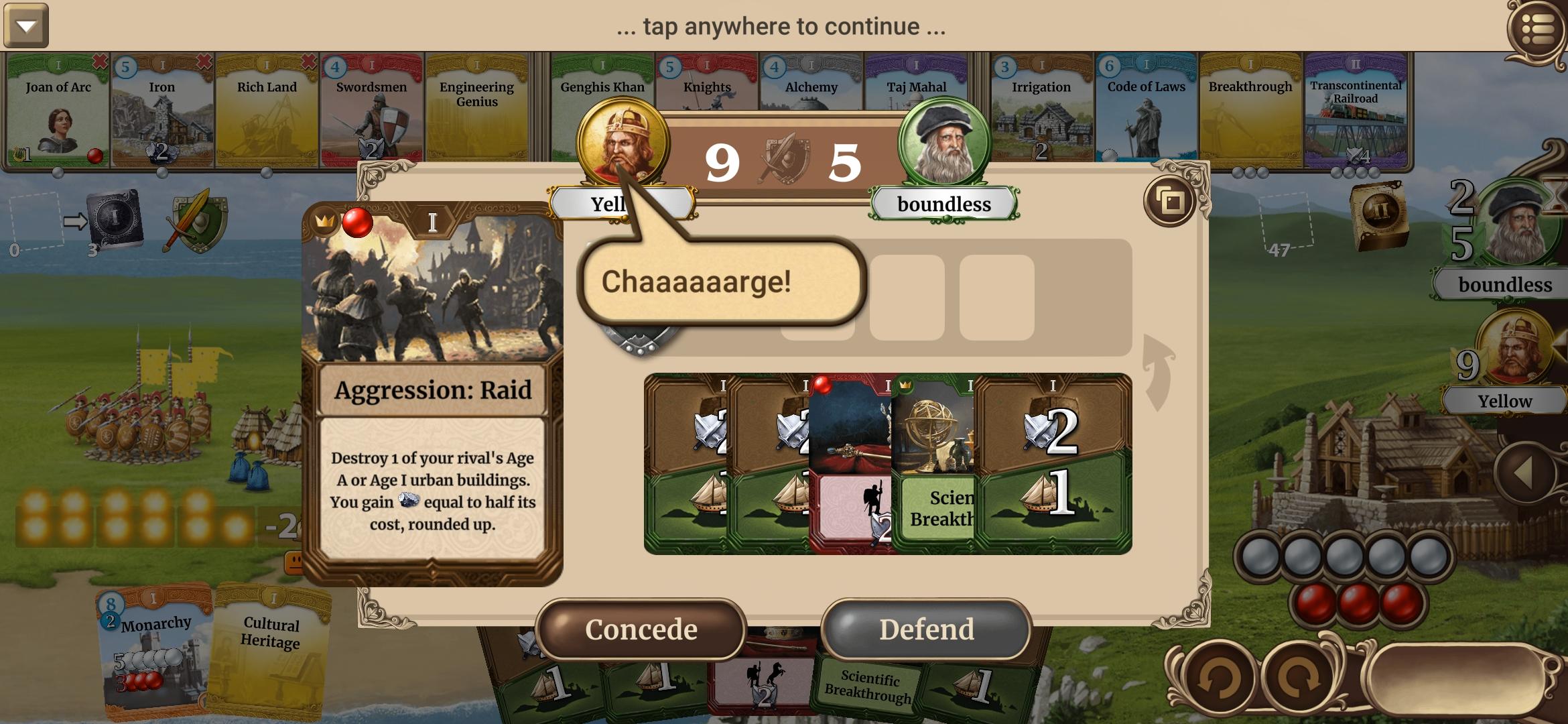This screenshot has height=724, width=1568.
Task: View the Aggression: Raid card
Action: click(x=432, y=392)
